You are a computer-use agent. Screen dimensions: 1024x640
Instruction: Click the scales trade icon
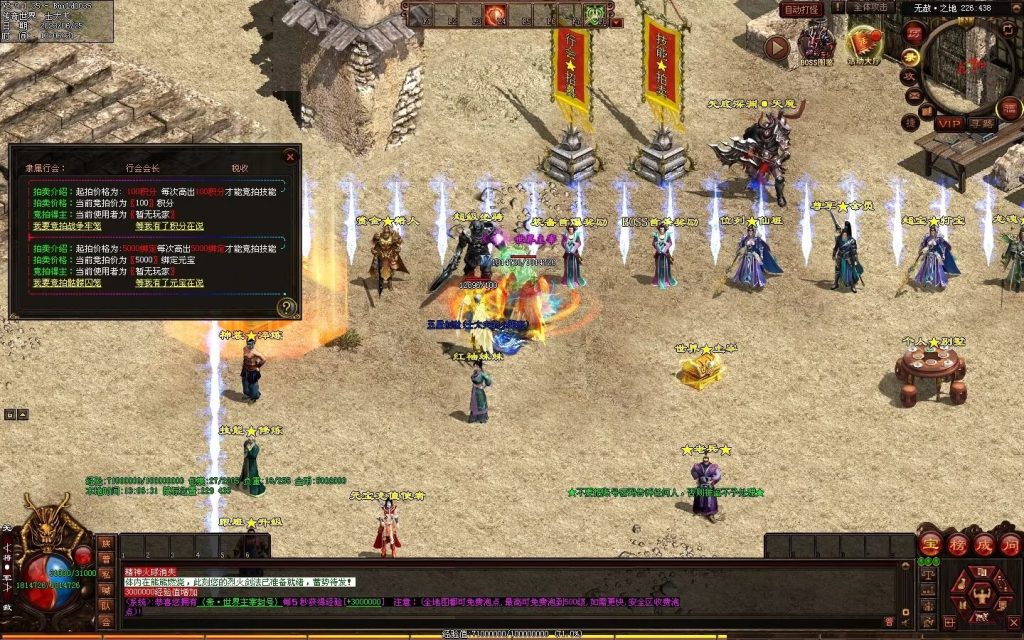pyautogui.click(x=927, y=574)
